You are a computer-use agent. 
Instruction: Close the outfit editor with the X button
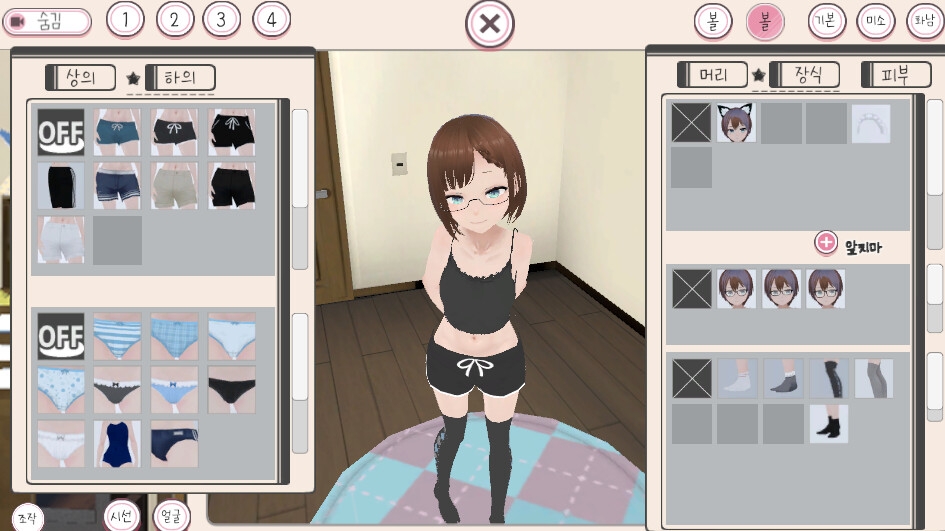[489, 24]
